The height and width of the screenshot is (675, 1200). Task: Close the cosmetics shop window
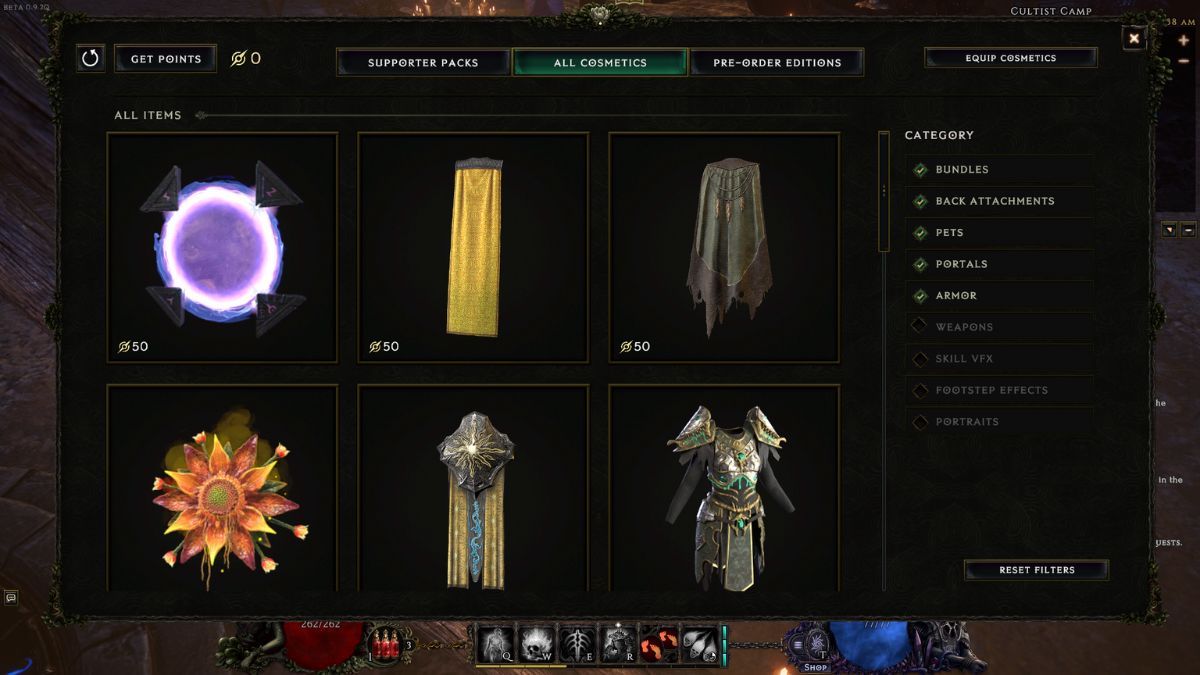(x=1134, y=38)
